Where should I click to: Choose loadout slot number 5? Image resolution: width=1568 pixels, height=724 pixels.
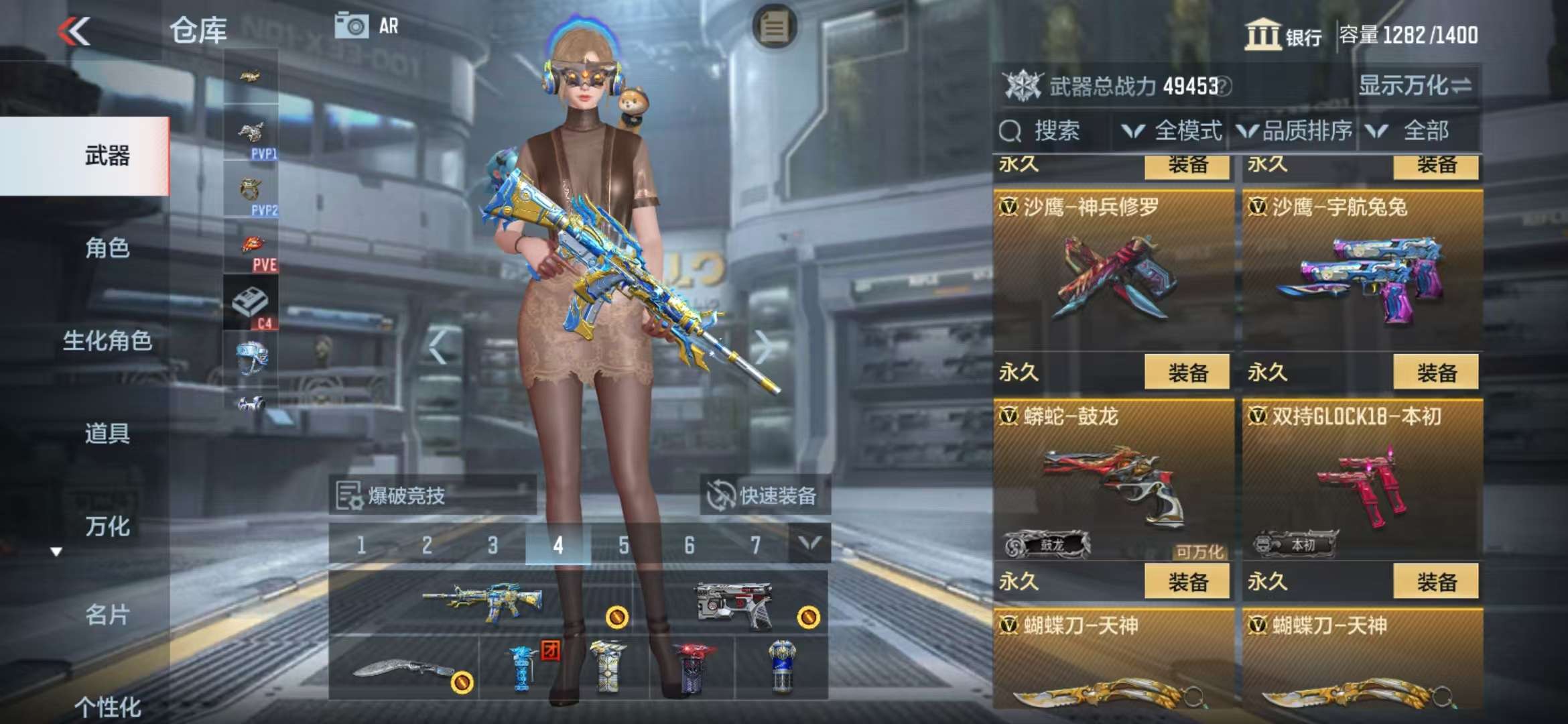point(624,545)
